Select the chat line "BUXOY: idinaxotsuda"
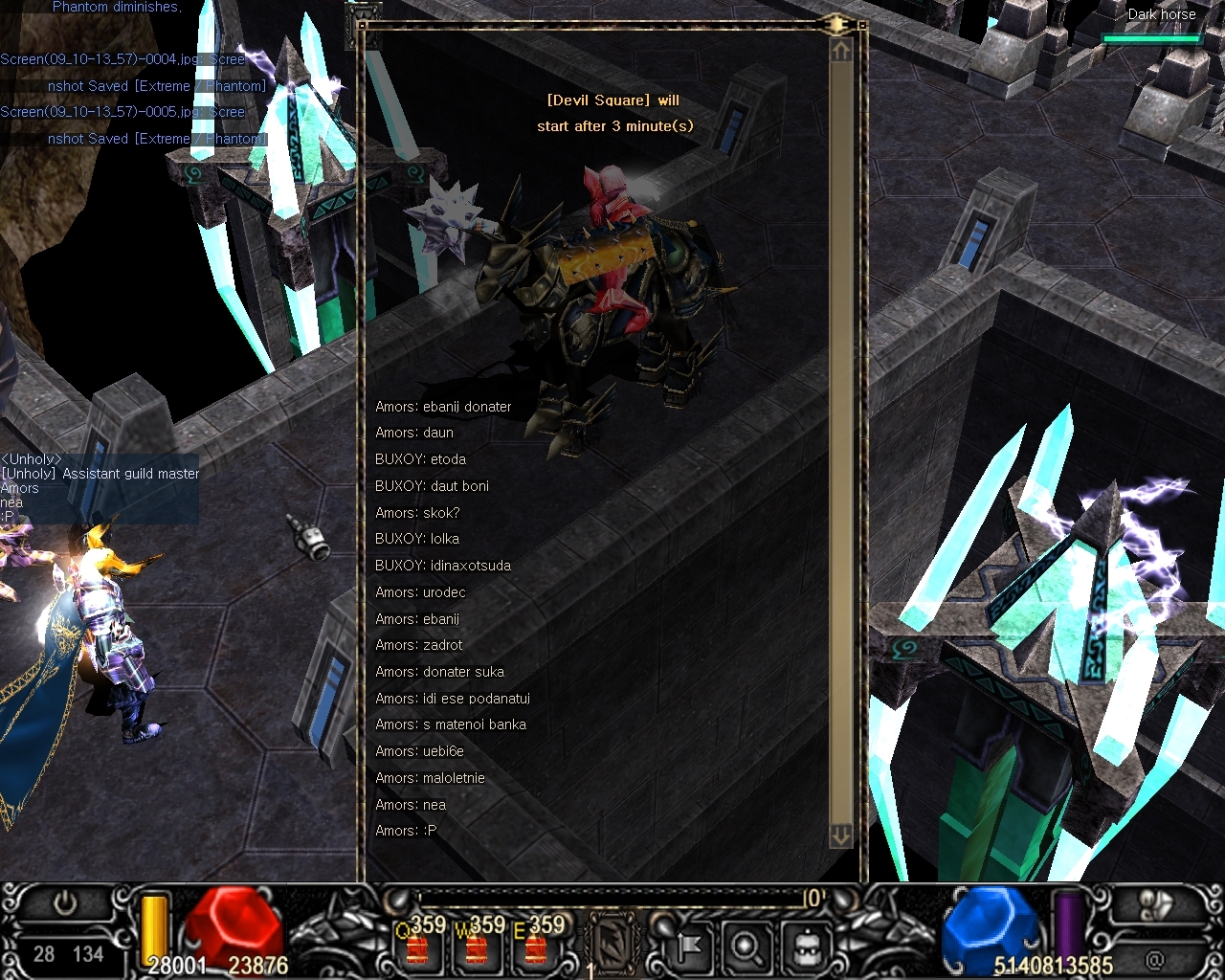This screenshot has height=980, width=1225. [x=443, y=566]
